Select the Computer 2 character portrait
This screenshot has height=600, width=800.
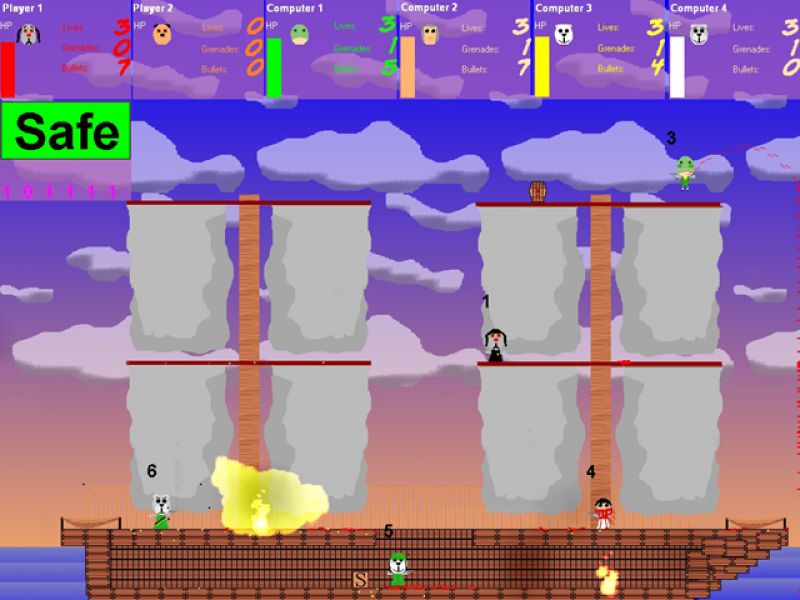point(431,35)
